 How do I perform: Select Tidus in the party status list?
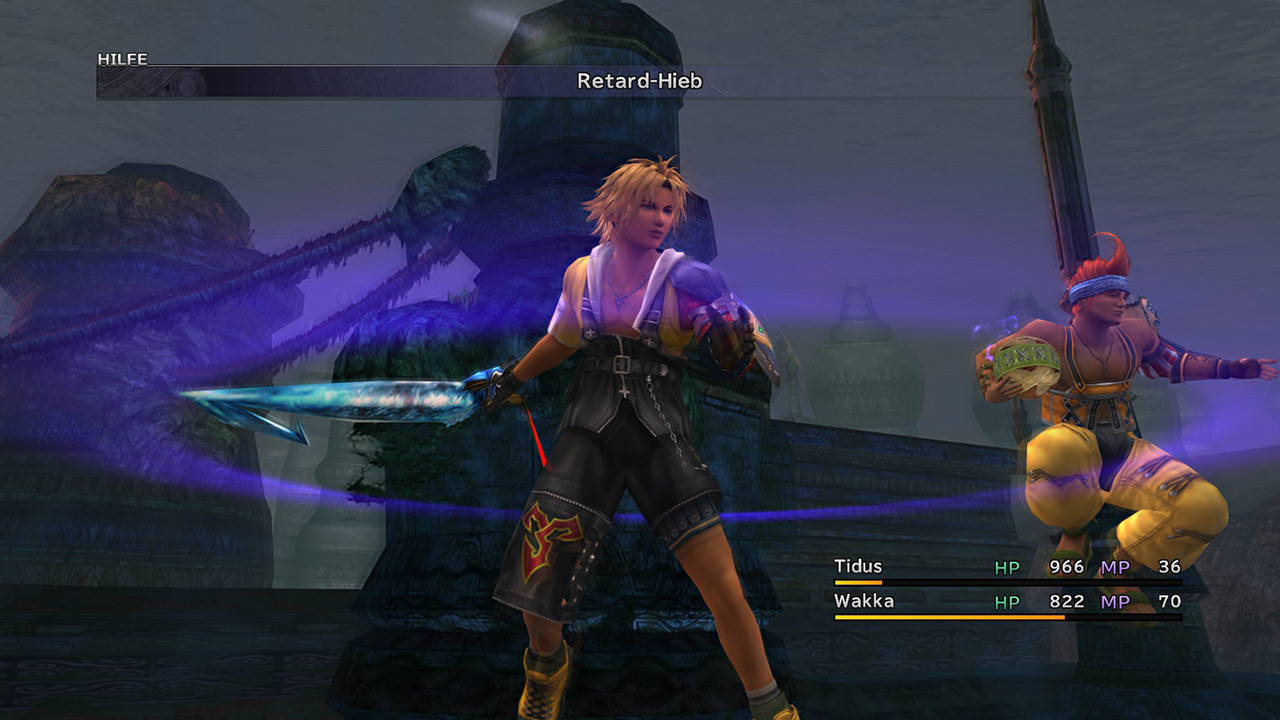858,567
